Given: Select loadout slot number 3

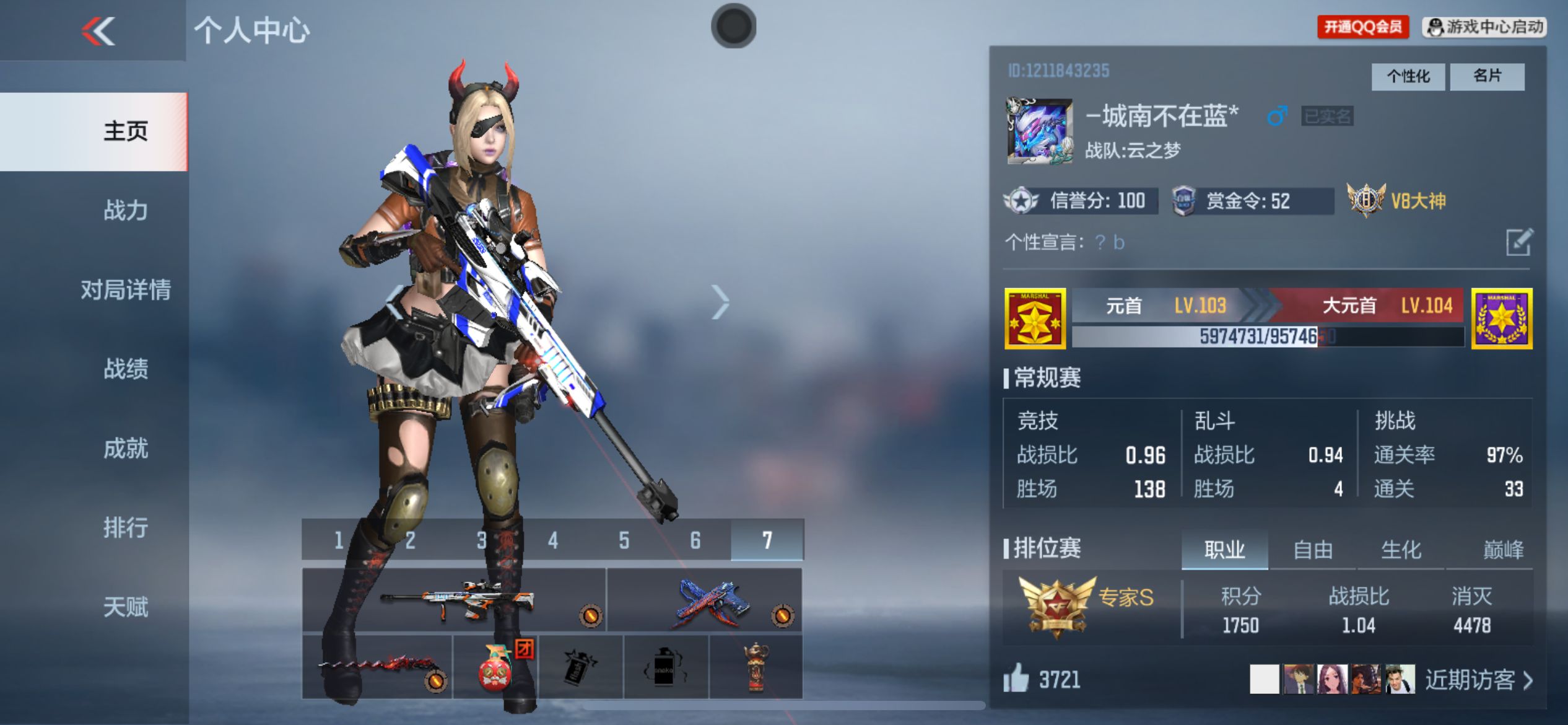Looking at the screenshot, I should [x=481, y=540].
